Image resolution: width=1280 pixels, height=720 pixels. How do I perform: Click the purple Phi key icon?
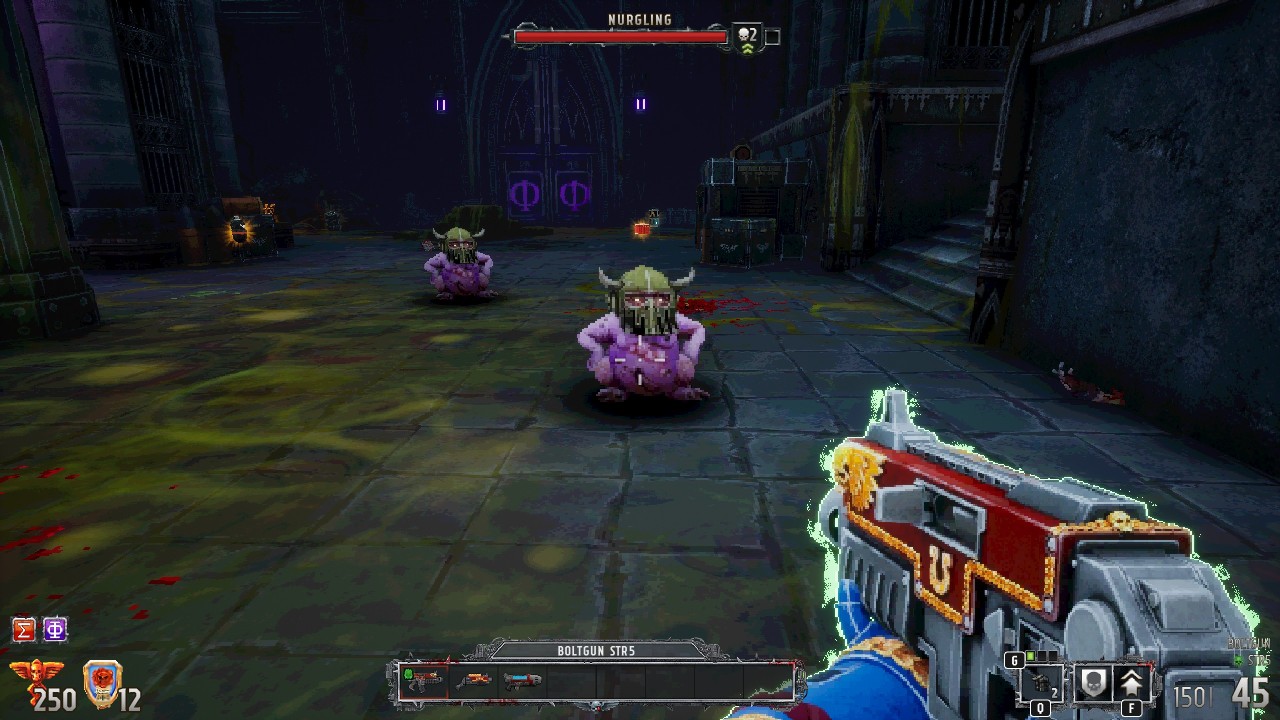[x=55, y=629]
